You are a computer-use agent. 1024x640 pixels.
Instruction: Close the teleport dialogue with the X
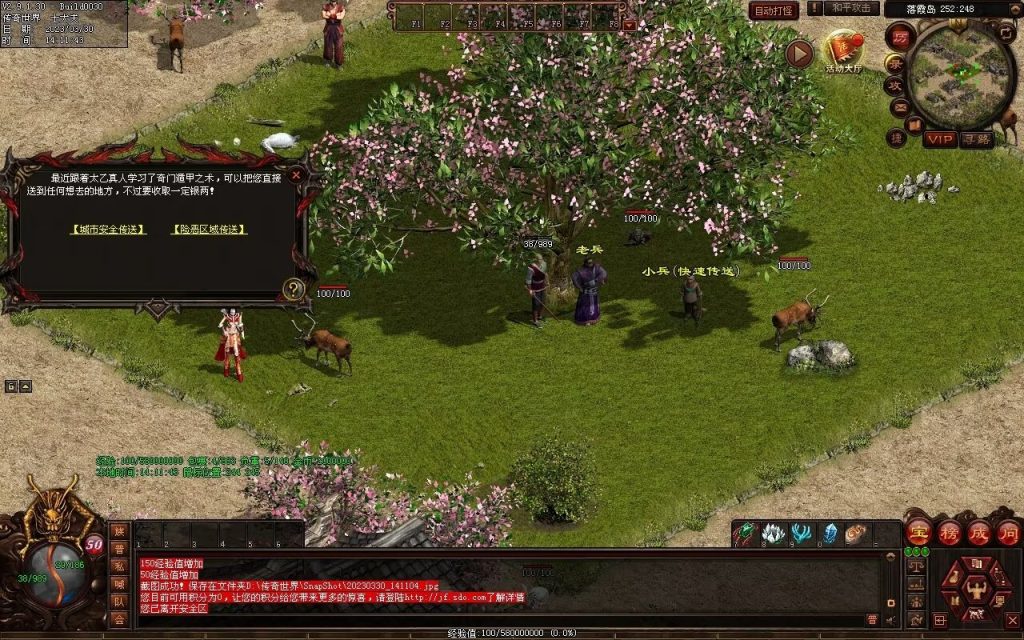296,175
